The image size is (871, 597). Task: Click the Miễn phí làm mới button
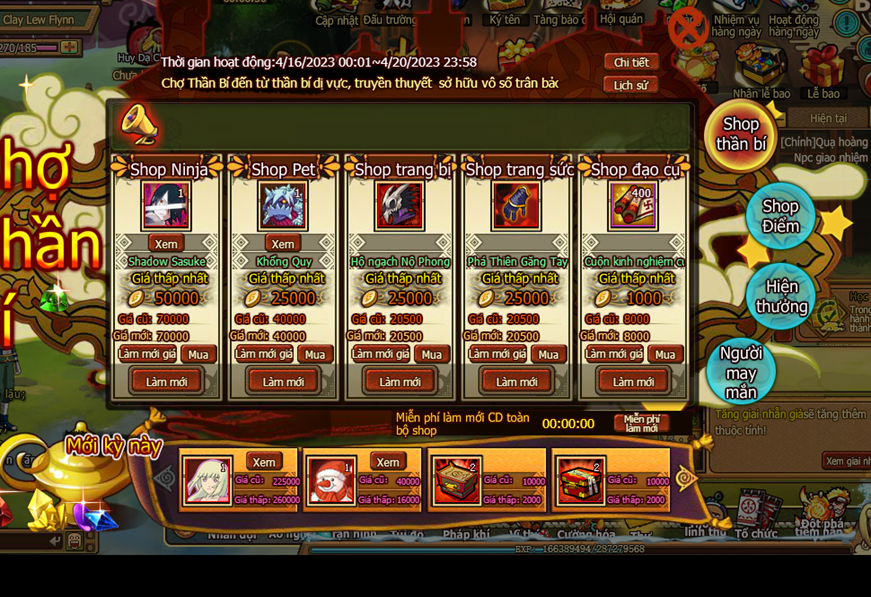(641, 423)
